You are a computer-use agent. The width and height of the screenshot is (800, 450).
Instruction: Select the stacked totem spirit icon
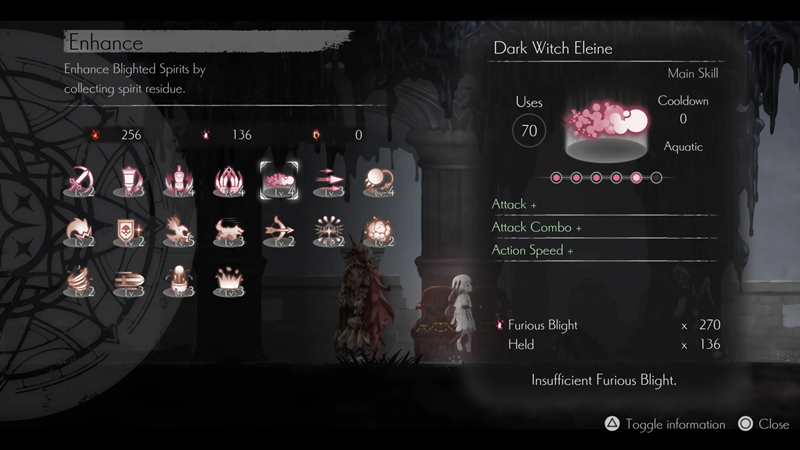179,180
